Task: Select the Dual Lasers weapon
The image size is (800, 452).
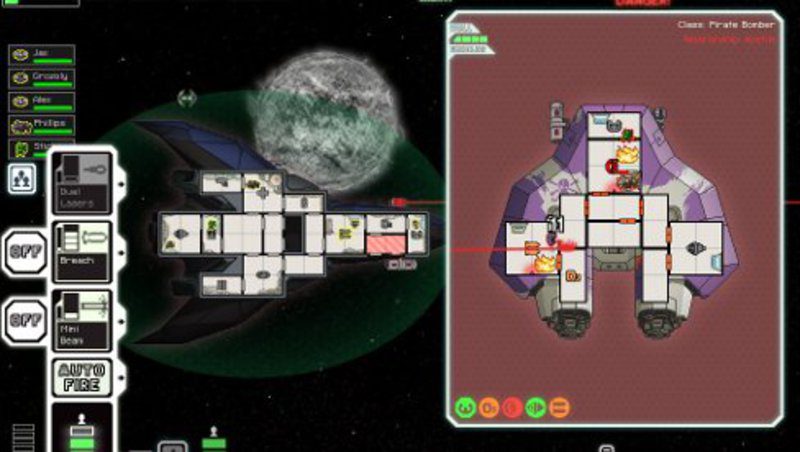Action: click(x=82, y=182)
